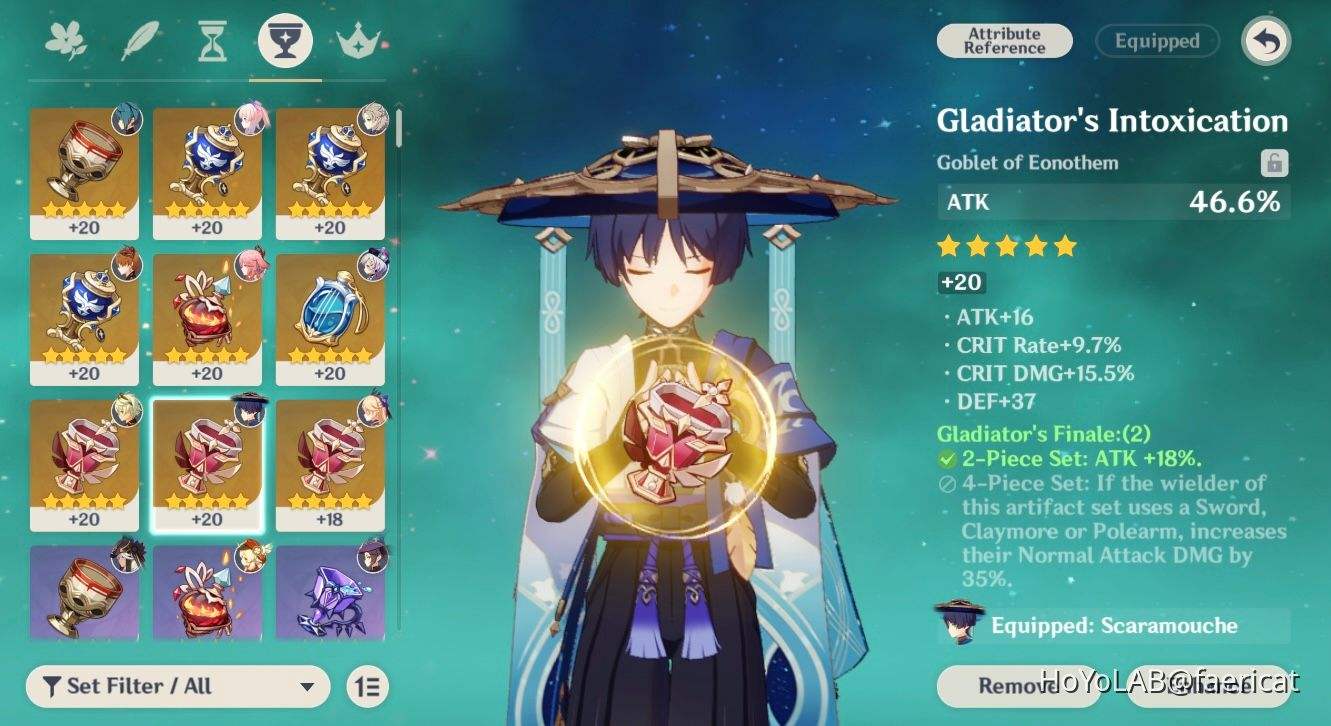Click the sort order icon beside Set Filter

[x=366, y=687]
